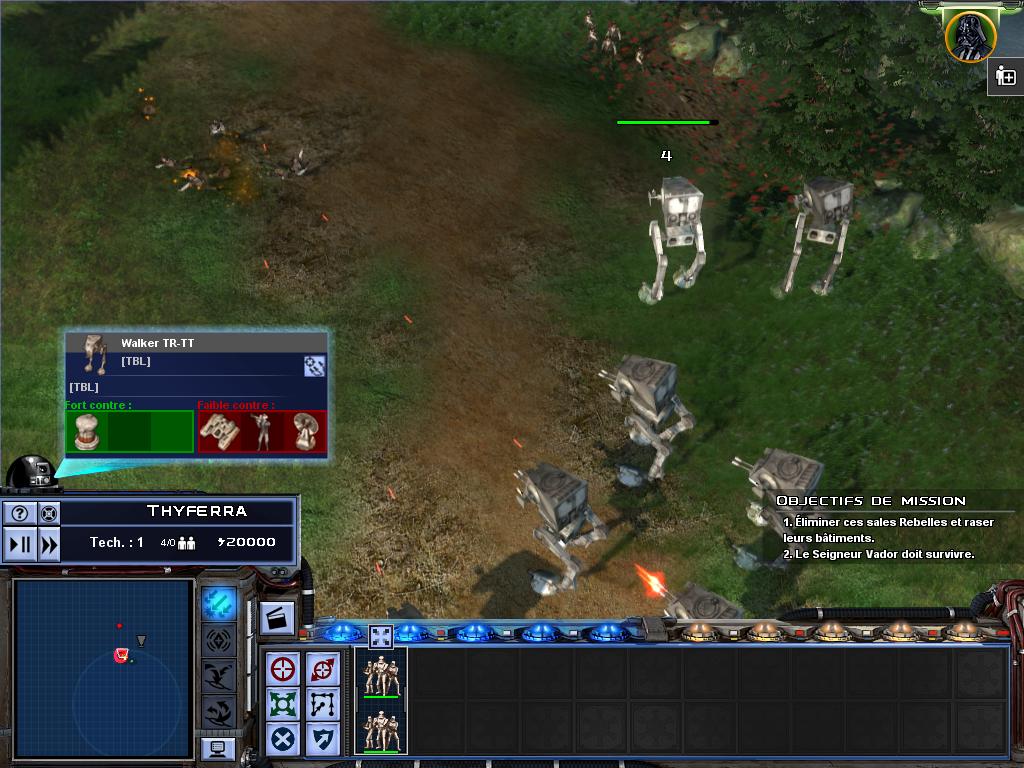Toggle the play/pause game speed button

tap(20, 545)
